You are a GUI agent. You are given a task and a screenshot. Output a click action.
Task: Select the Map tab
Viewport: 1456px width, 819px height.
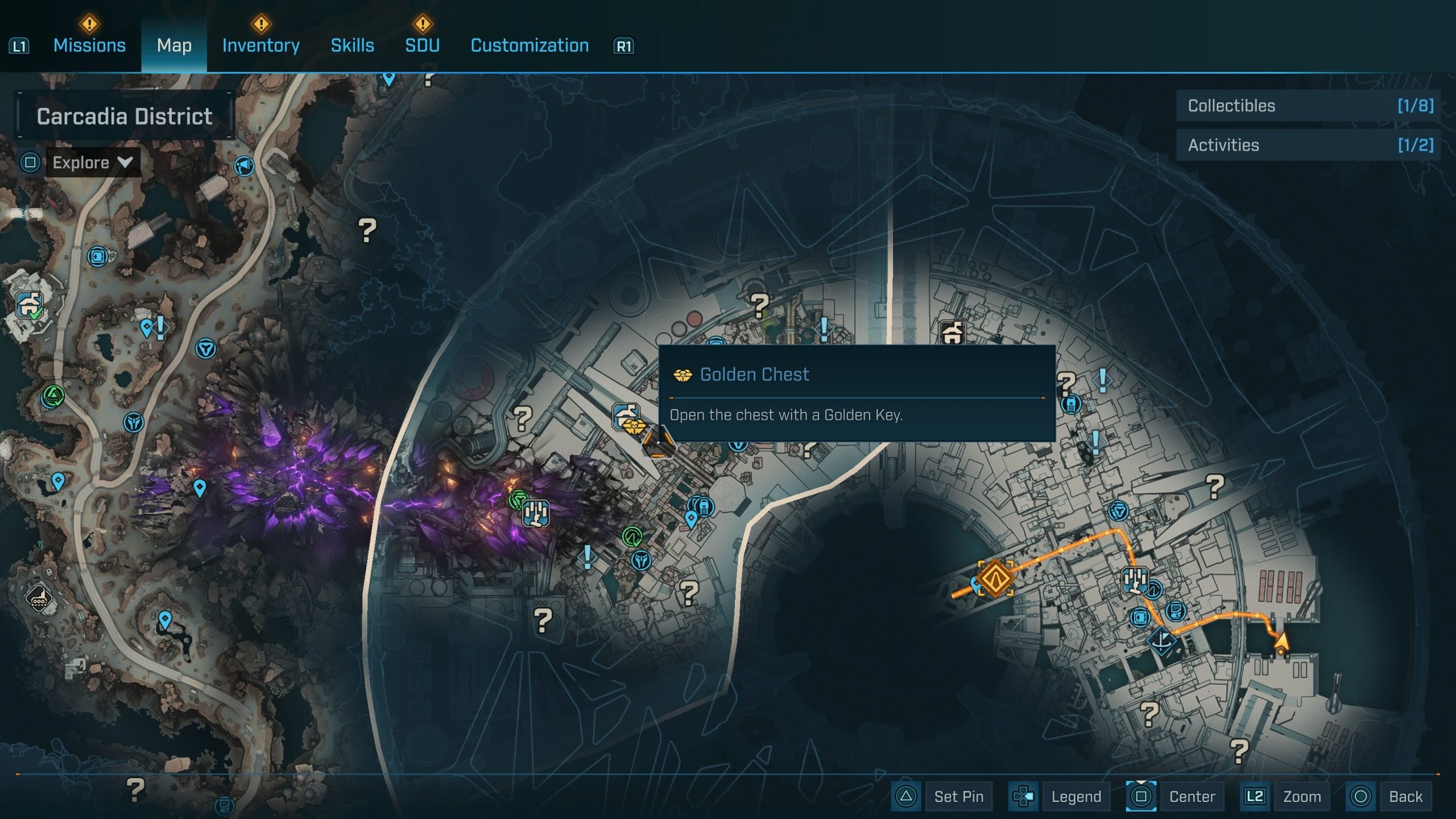coord(174,45)
